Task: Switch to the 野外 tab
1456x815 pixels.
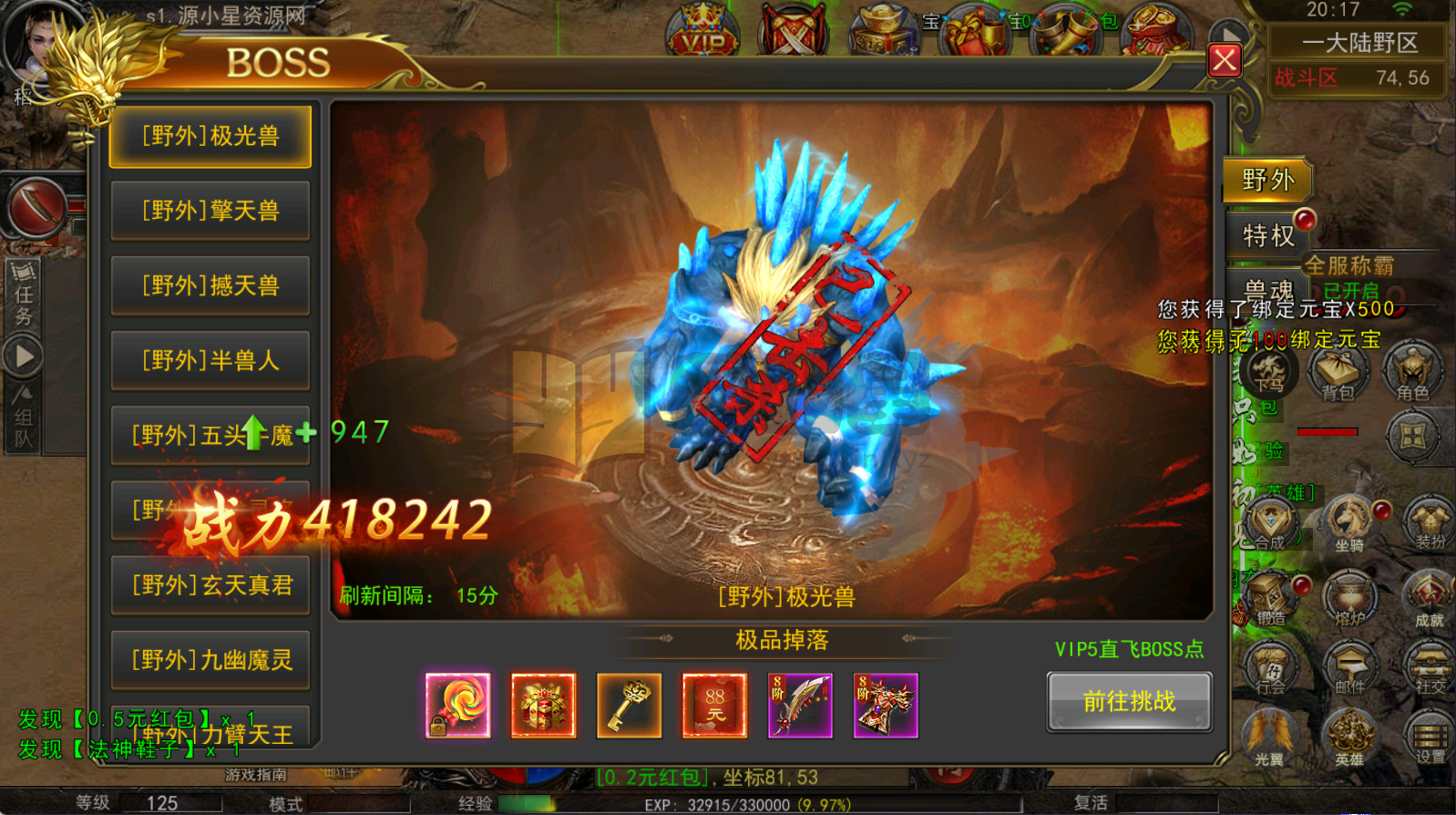Action: 1267,181
